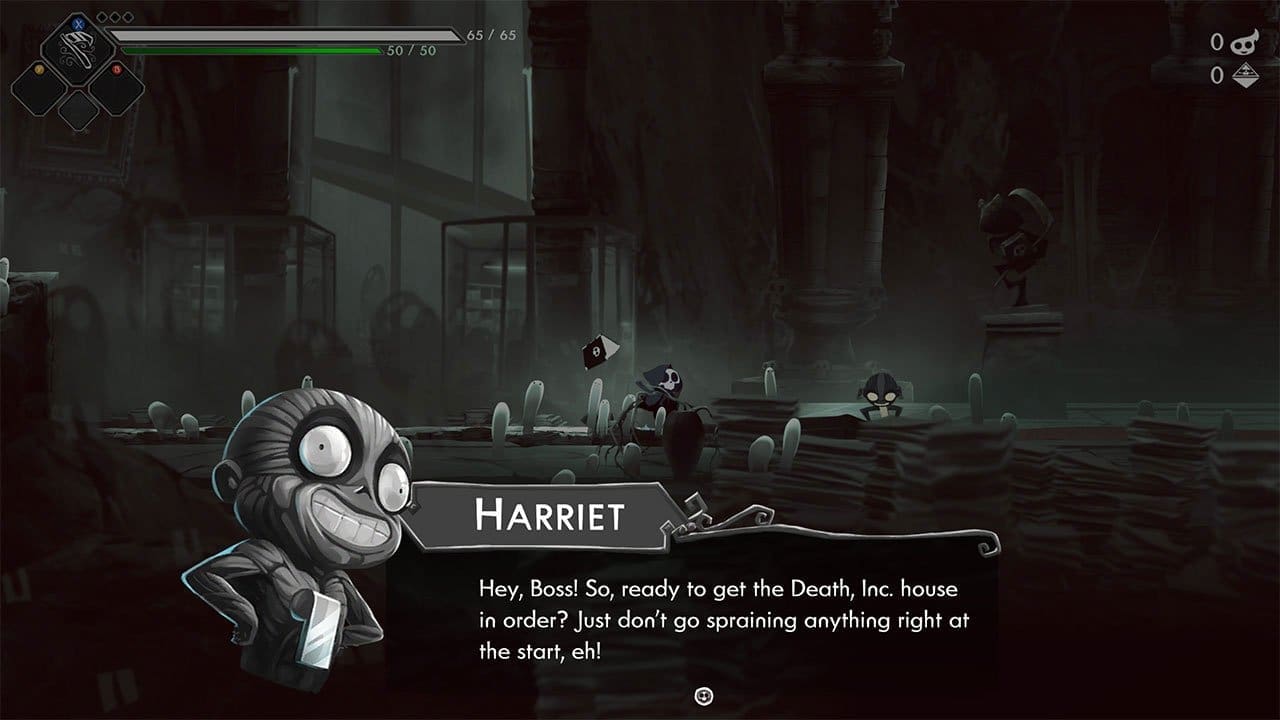
Task: Click the blue X button prompt icon
Action: point(78,23)
